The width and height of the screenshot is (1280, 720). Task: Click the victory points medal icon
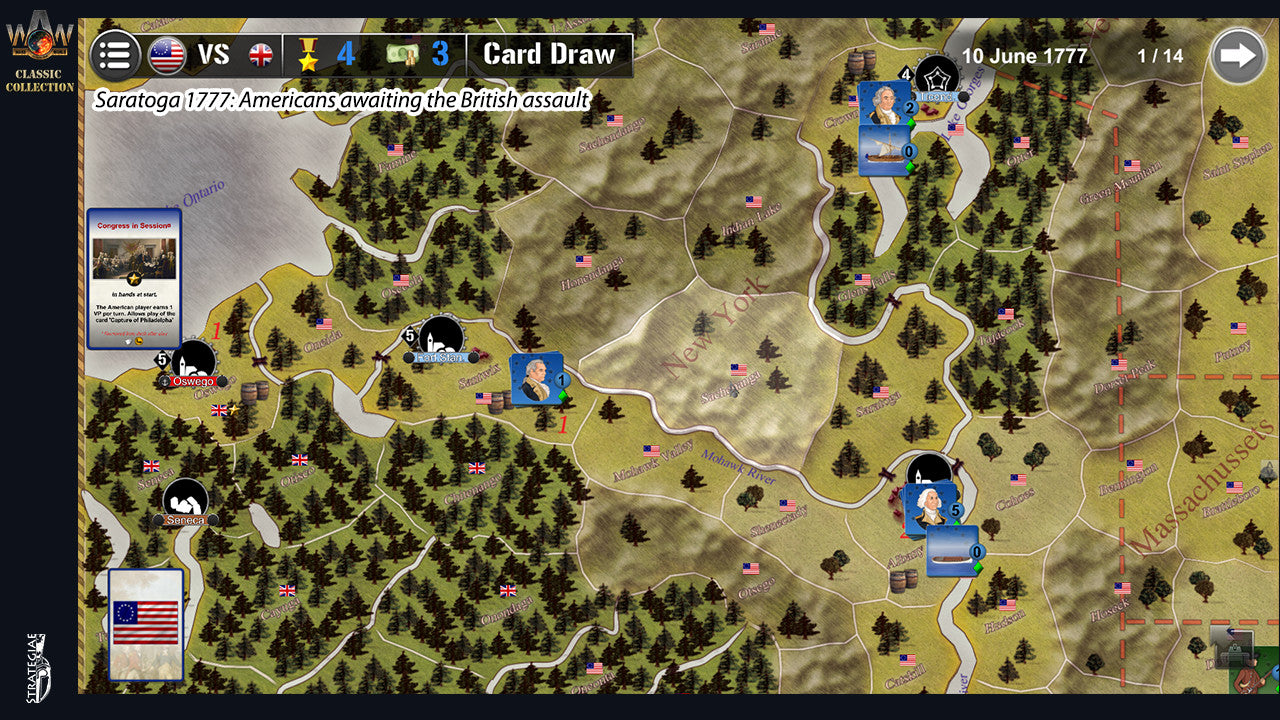pos(308,55)
